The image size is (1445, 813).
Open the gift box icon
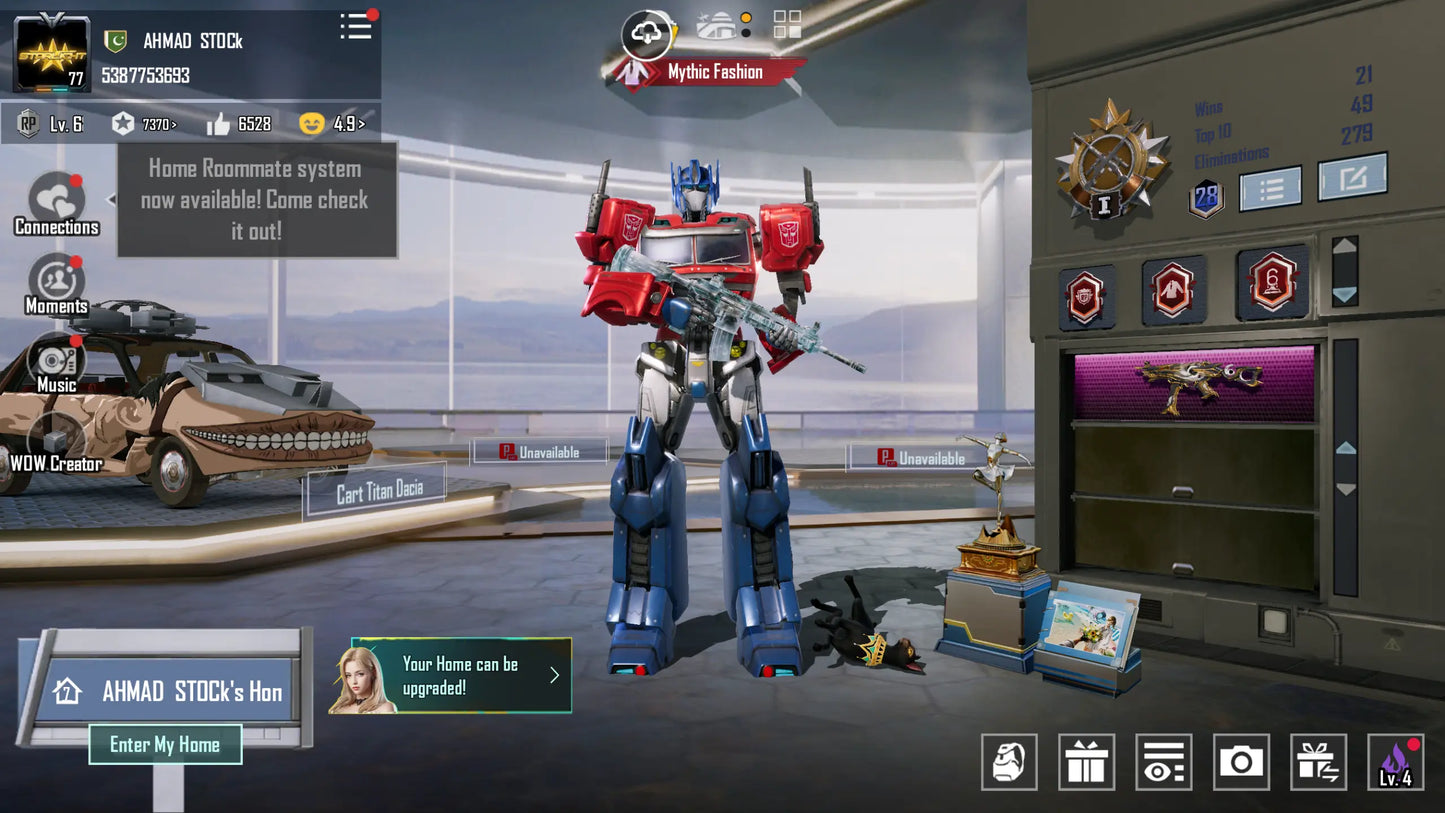(1086, 762)
